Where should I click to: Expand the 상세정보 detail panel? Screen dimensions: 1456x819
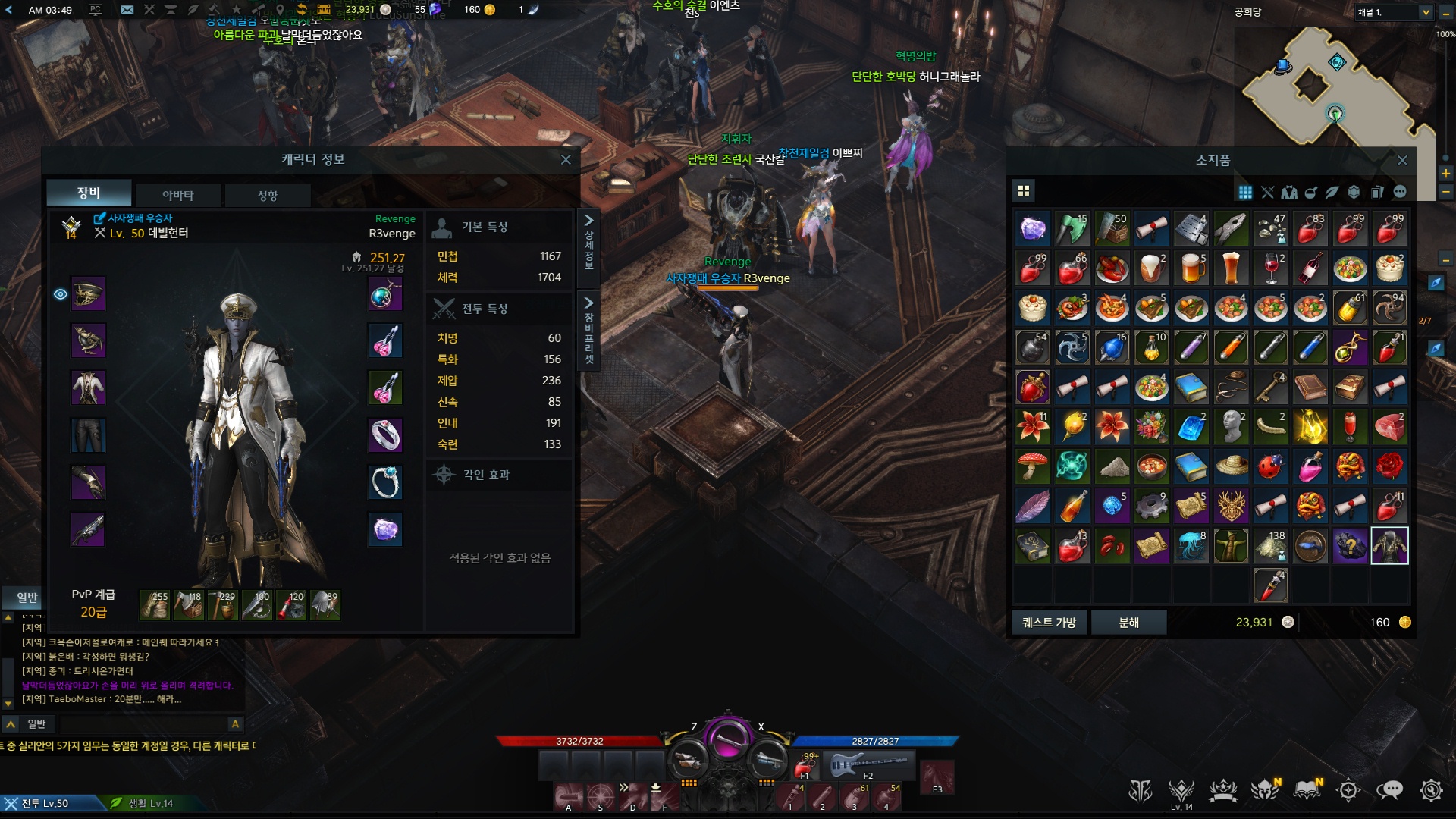588,241
